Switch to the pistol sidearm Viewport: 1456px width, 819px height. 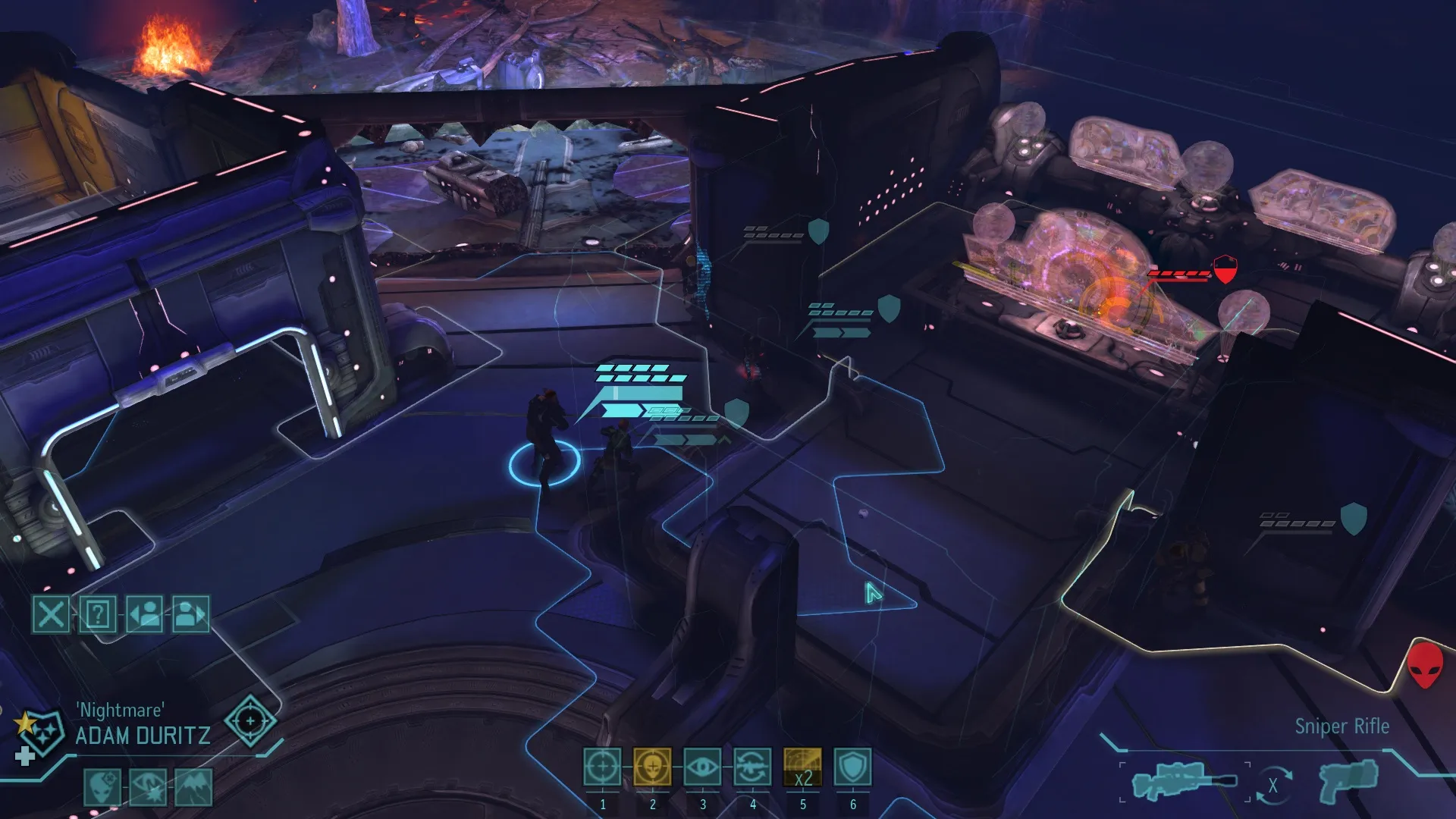tap(1348, 781)
